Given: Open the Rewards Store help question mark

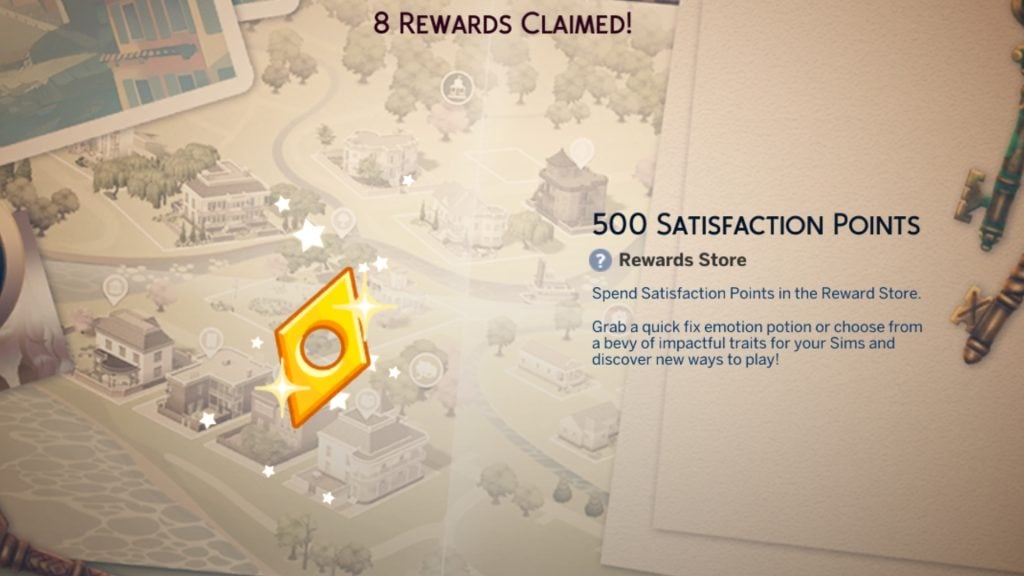Looking at the screenshot, I should pos(600,261).
